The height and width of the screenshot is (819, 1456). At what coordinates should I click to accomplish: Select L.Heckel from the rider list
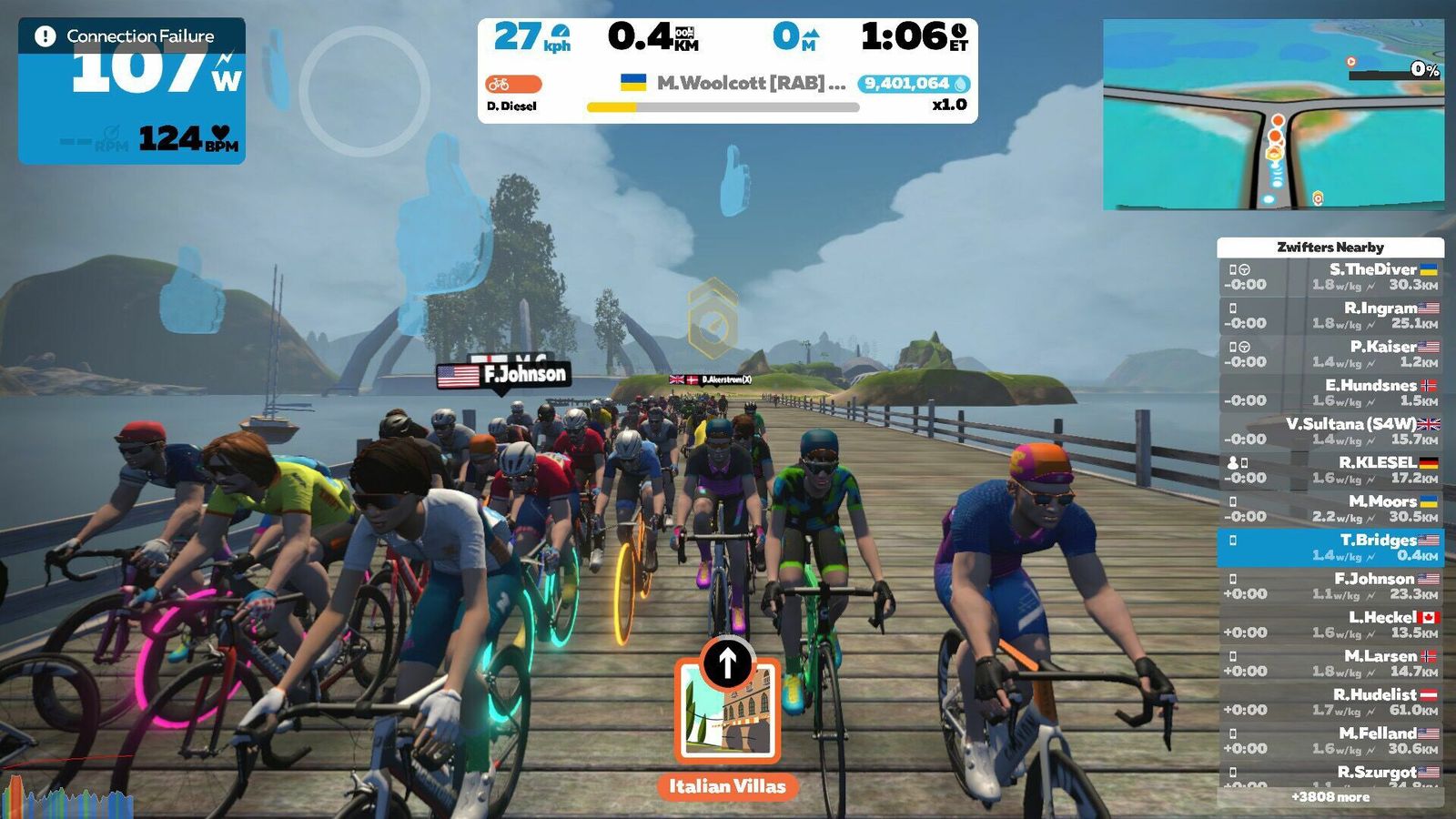(x=1330, y=624)
